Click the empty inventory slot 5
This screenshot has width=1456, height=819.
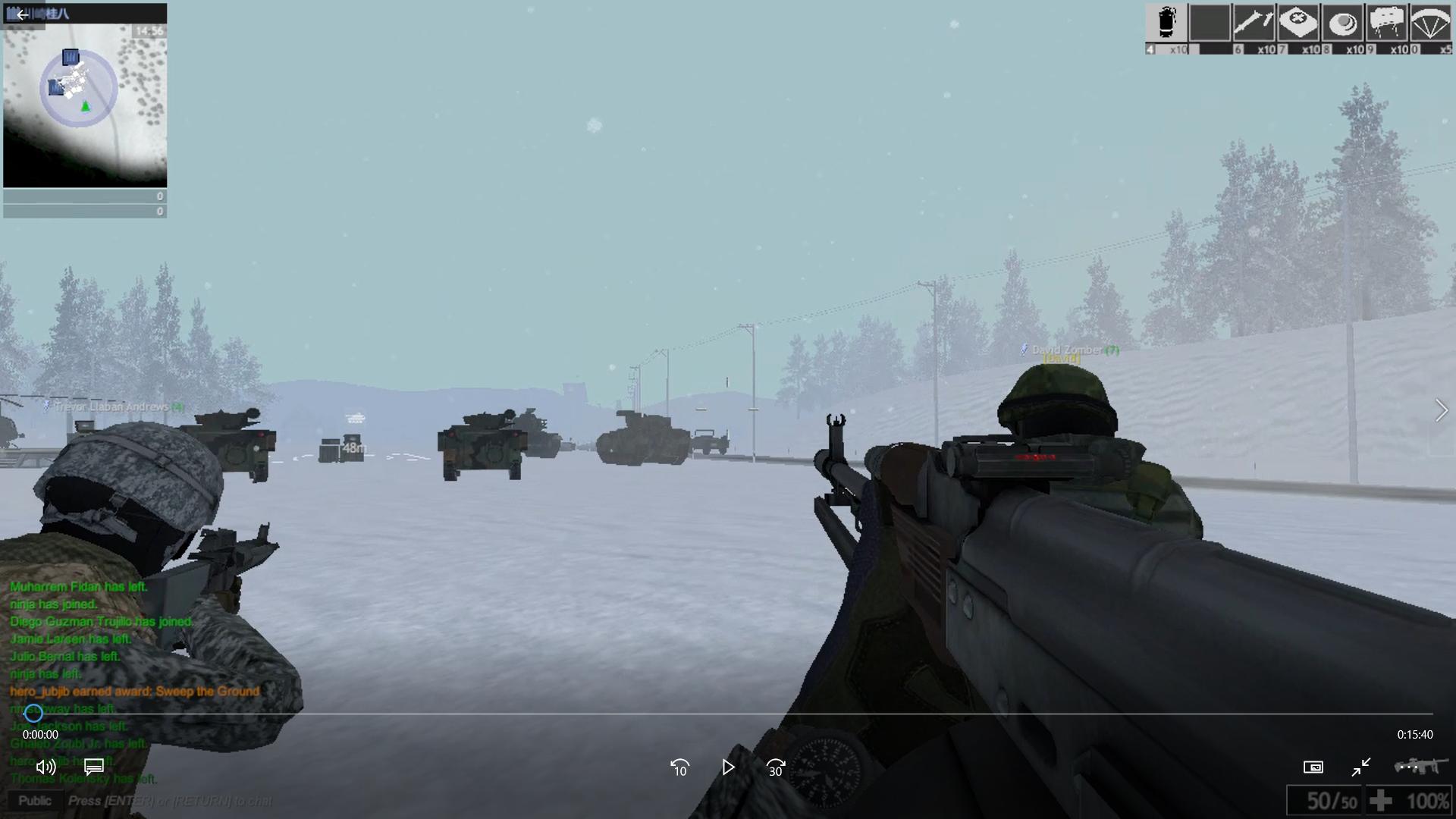point(1210,23)
